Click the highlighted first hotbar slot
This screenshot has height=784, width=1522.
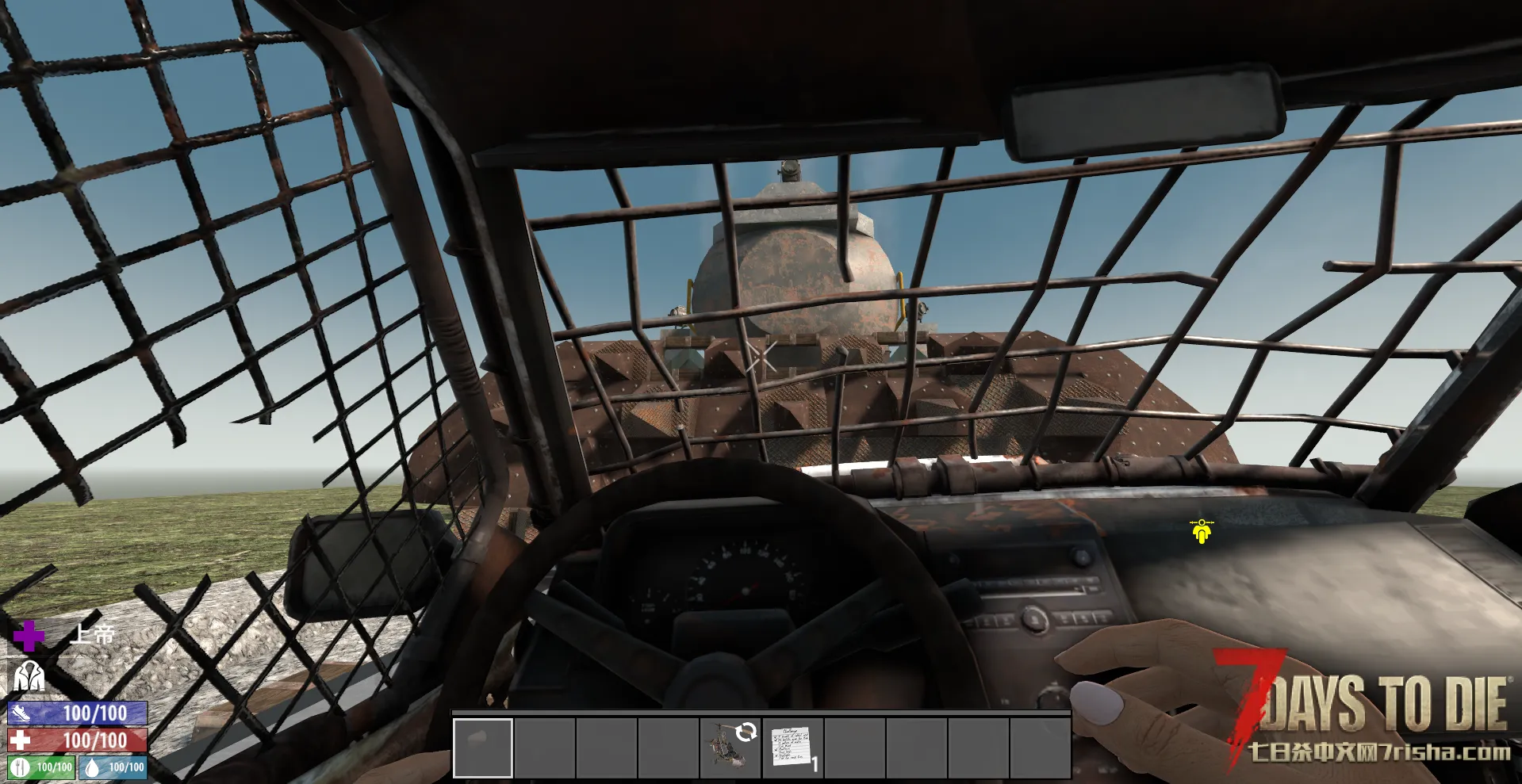point(483,748)
